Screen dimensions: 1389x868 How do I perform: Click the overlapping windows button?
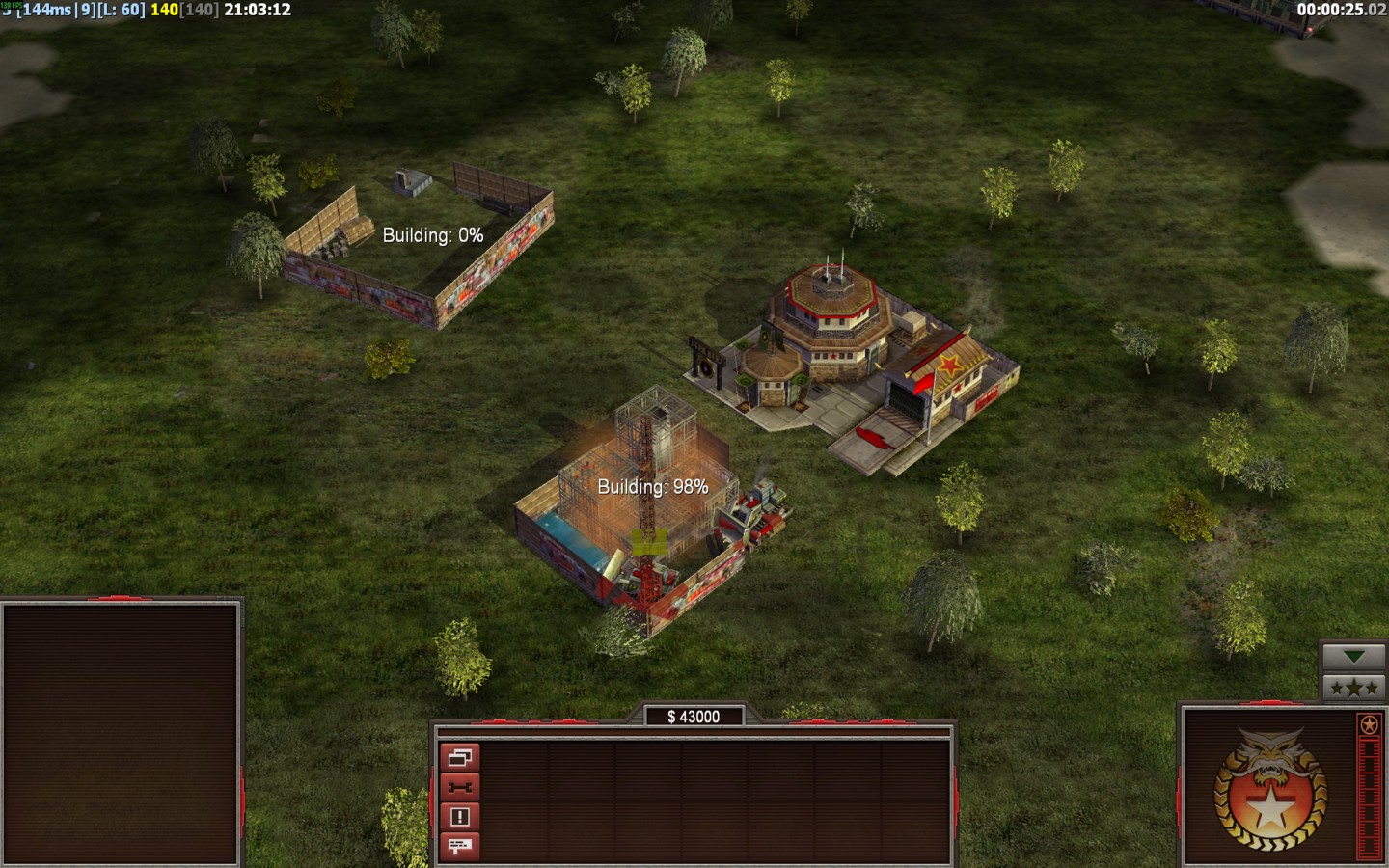(459, 758)
